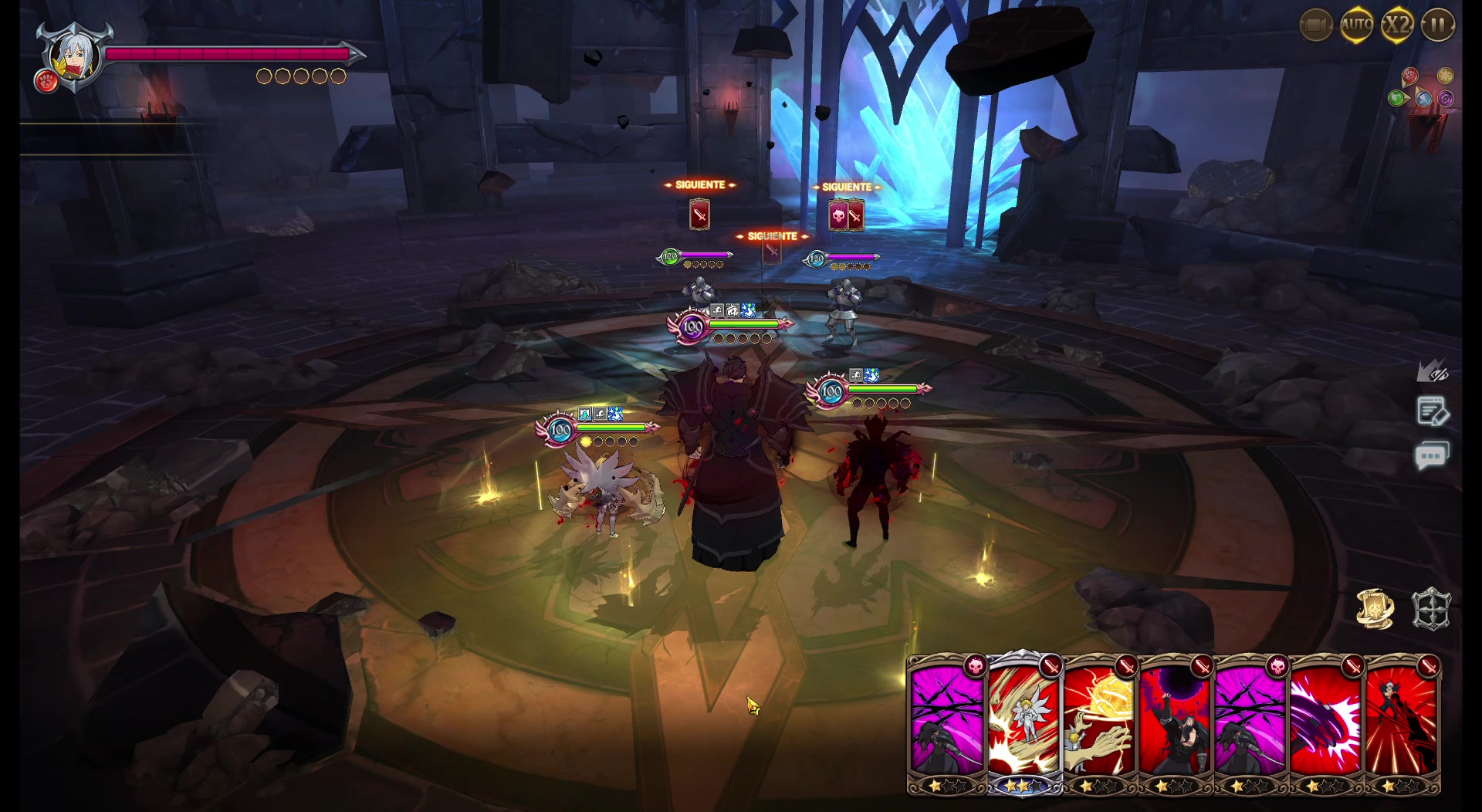
Task: Open the chat bubble
Action: pos(1431,455)
